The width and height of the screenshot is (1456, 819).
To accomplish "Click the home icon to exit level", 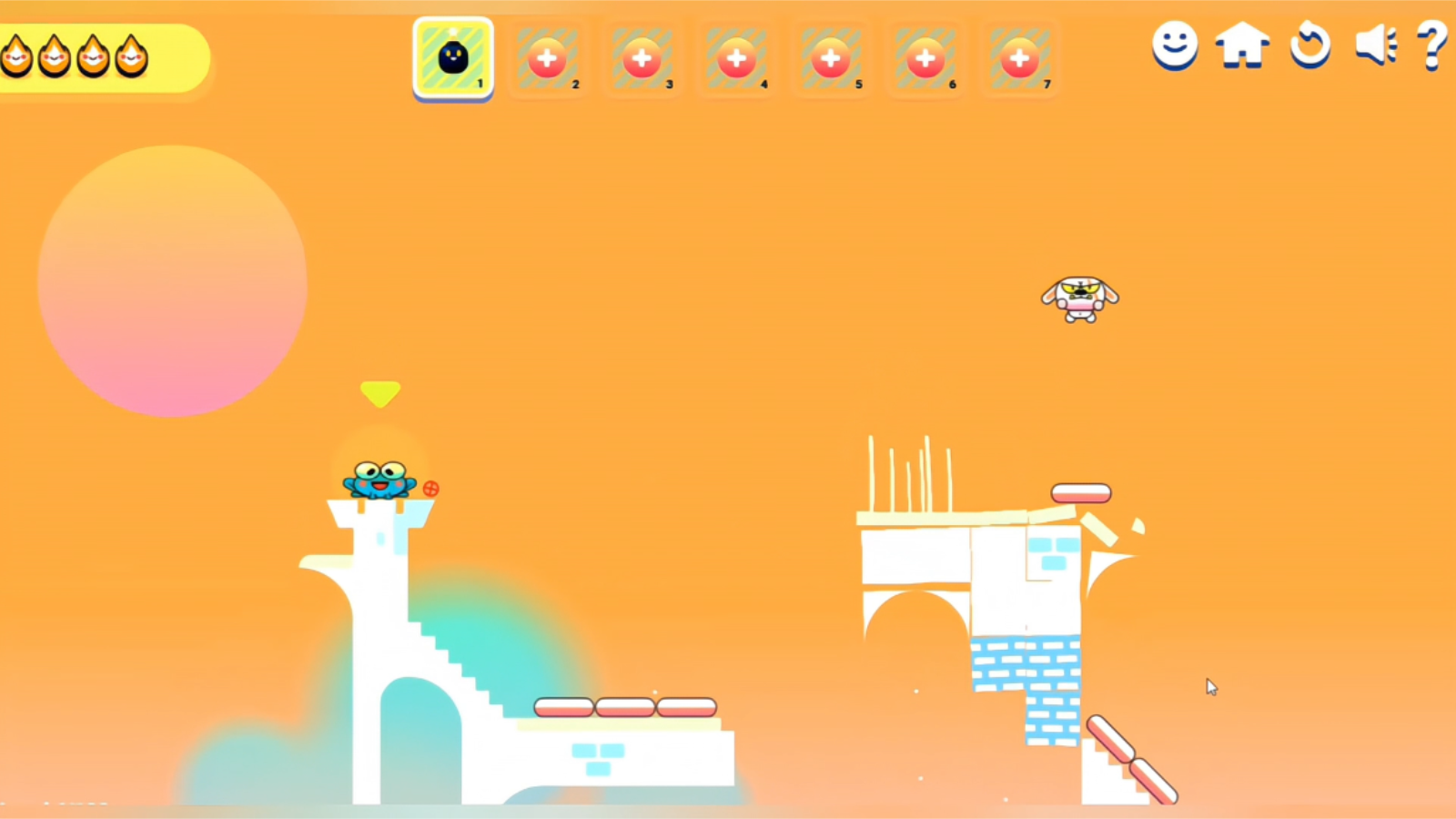I will (x=1242, y=46).
